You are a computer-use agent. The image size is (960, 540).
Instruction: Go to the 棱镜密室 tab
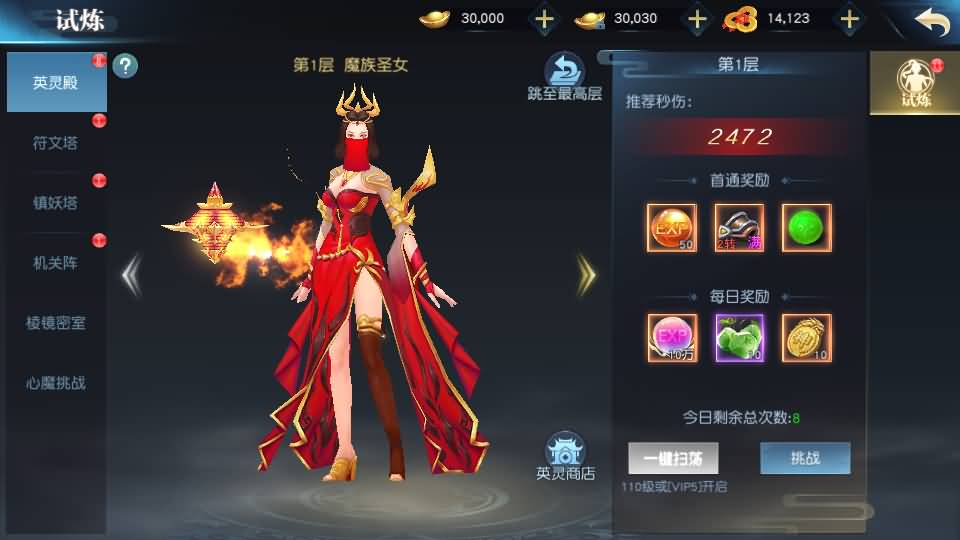click(55, 323)
